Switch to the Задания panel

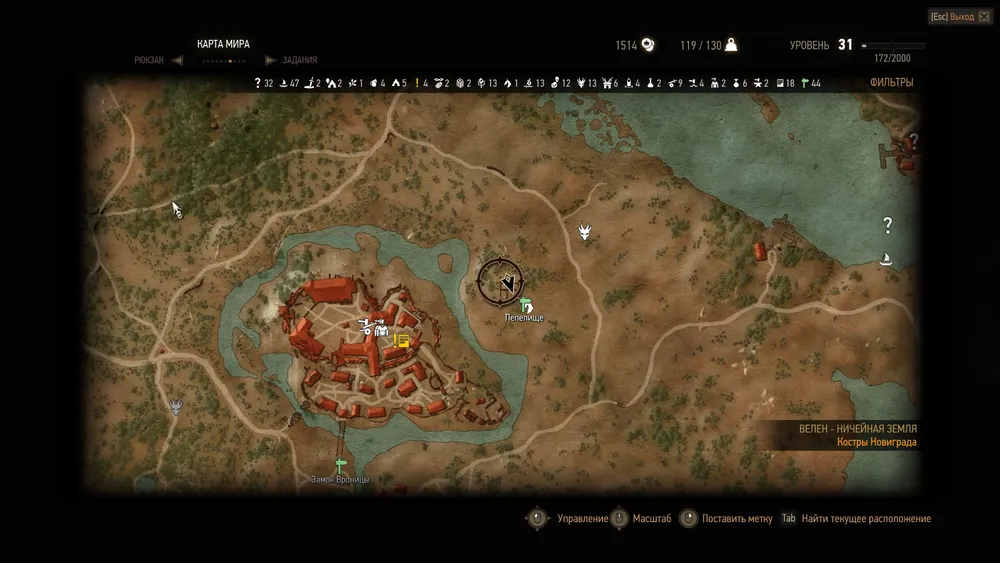coord(299,60)
